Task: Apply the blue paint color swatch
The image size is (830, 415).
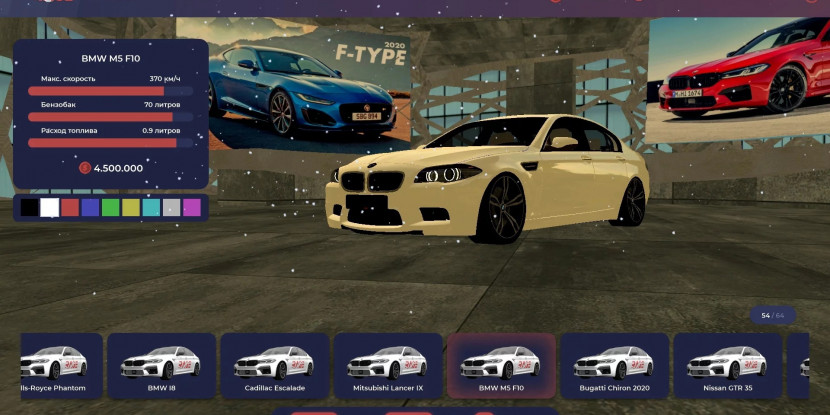Action: click(x=90, y=208)
